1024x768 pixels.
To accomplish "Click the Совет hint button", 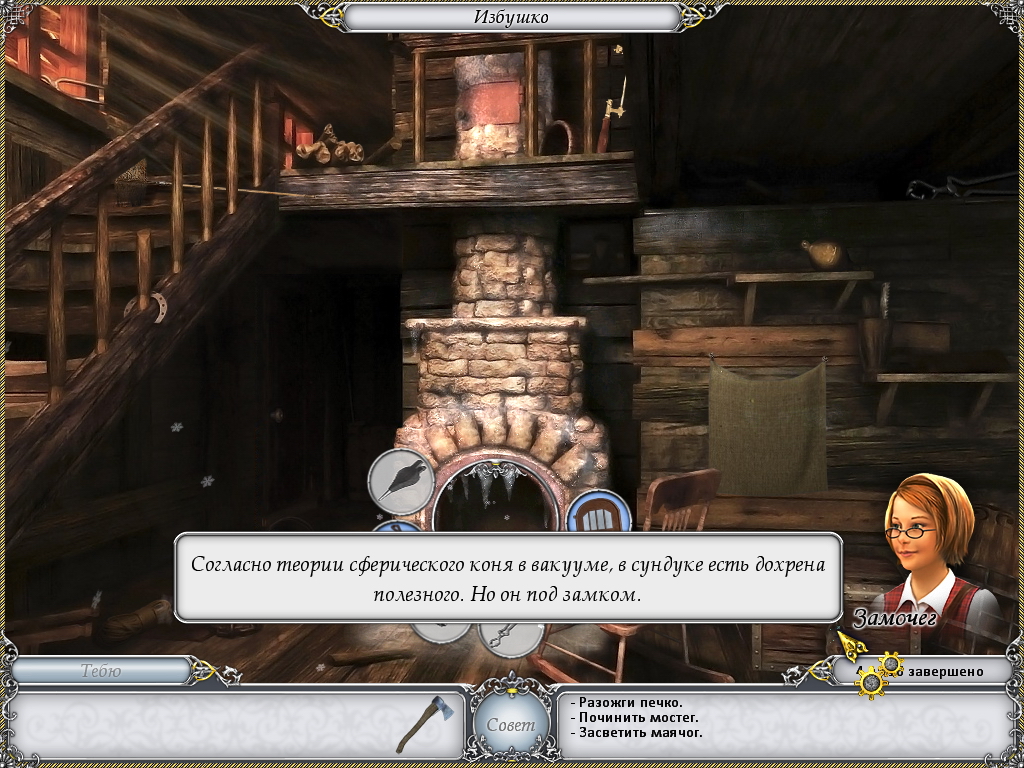I will tap(511, 724).
